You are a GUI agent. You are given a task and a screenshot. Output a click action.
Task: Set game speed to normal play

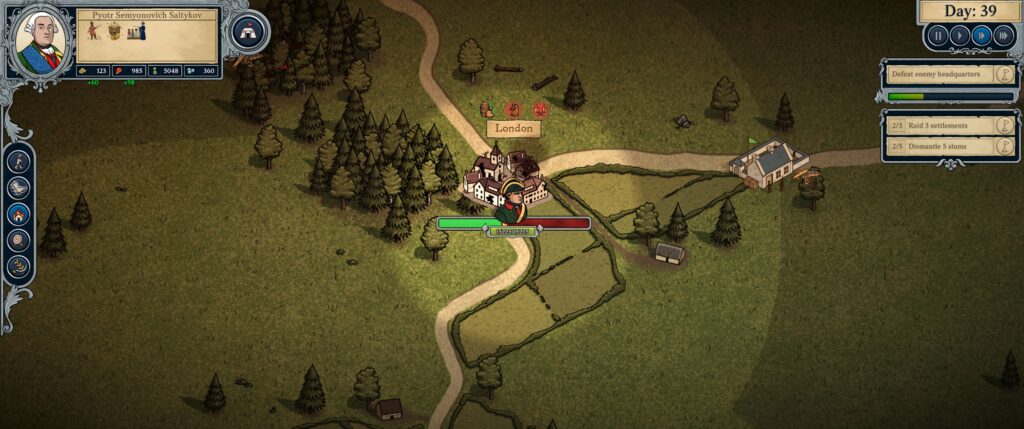(959, 36)
